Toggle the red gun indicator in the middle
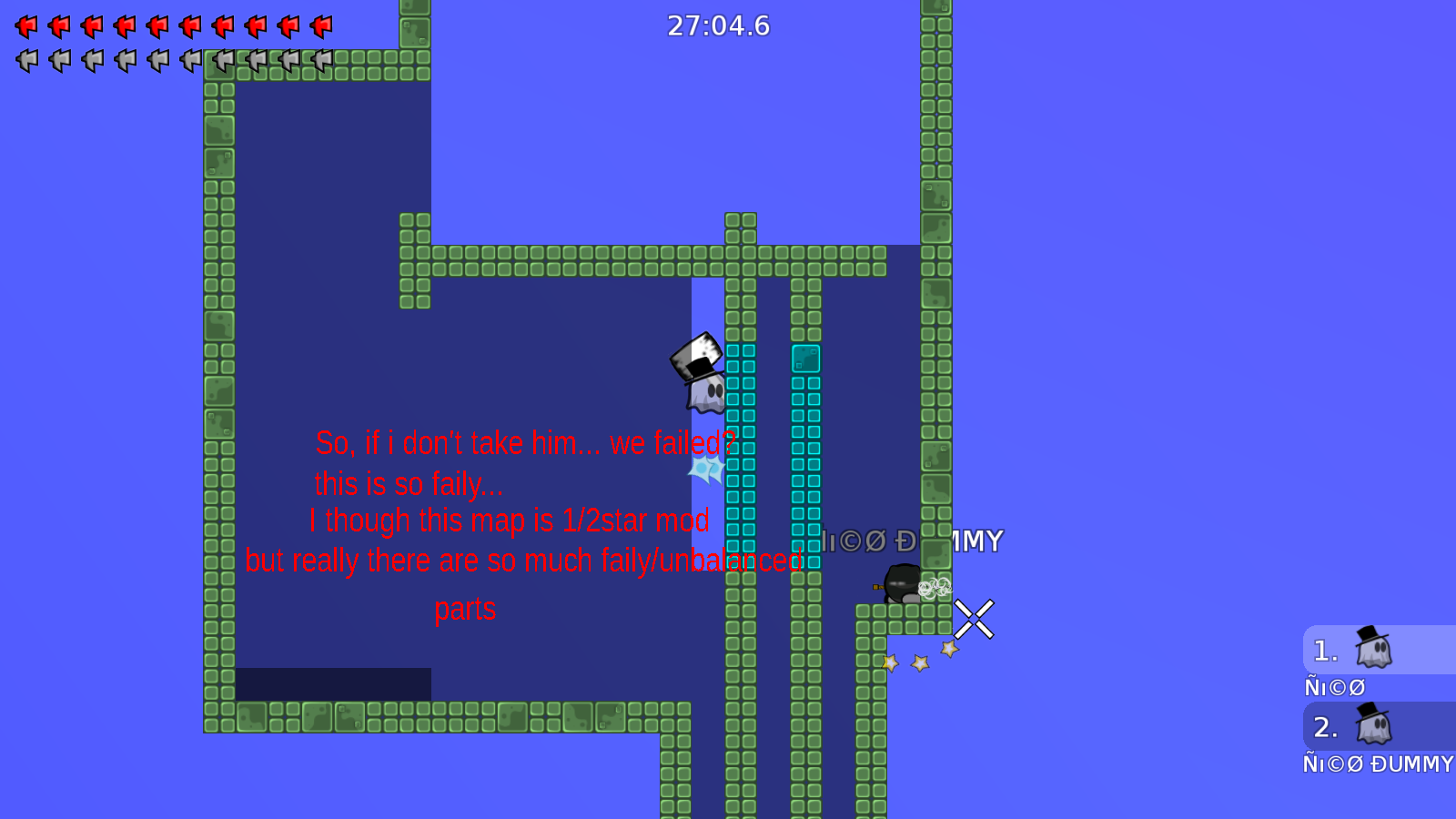 point(190,26)
